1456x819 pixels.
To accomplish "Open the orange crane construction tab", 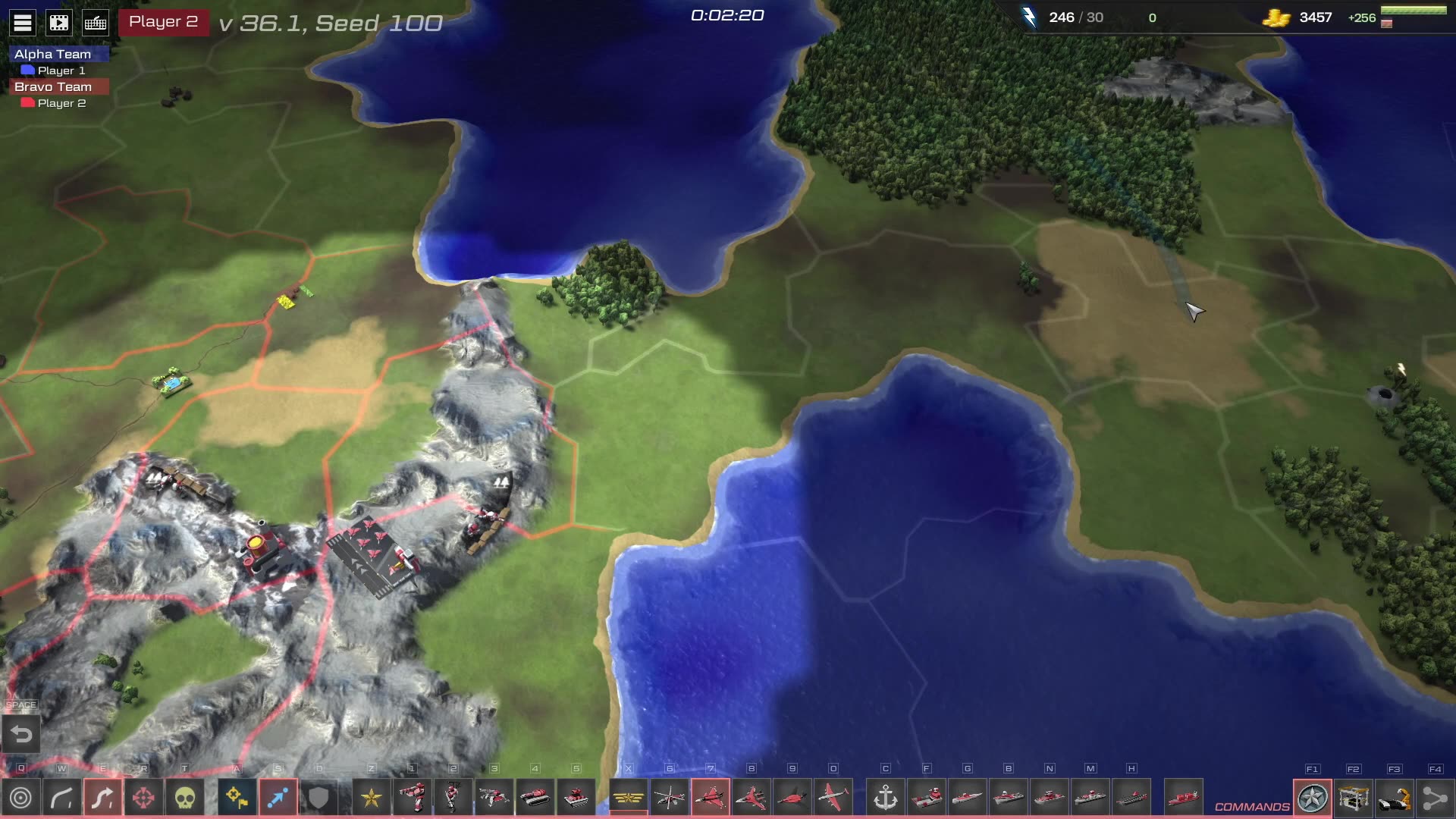I will pyautogui.click(x=1395, y=798).
